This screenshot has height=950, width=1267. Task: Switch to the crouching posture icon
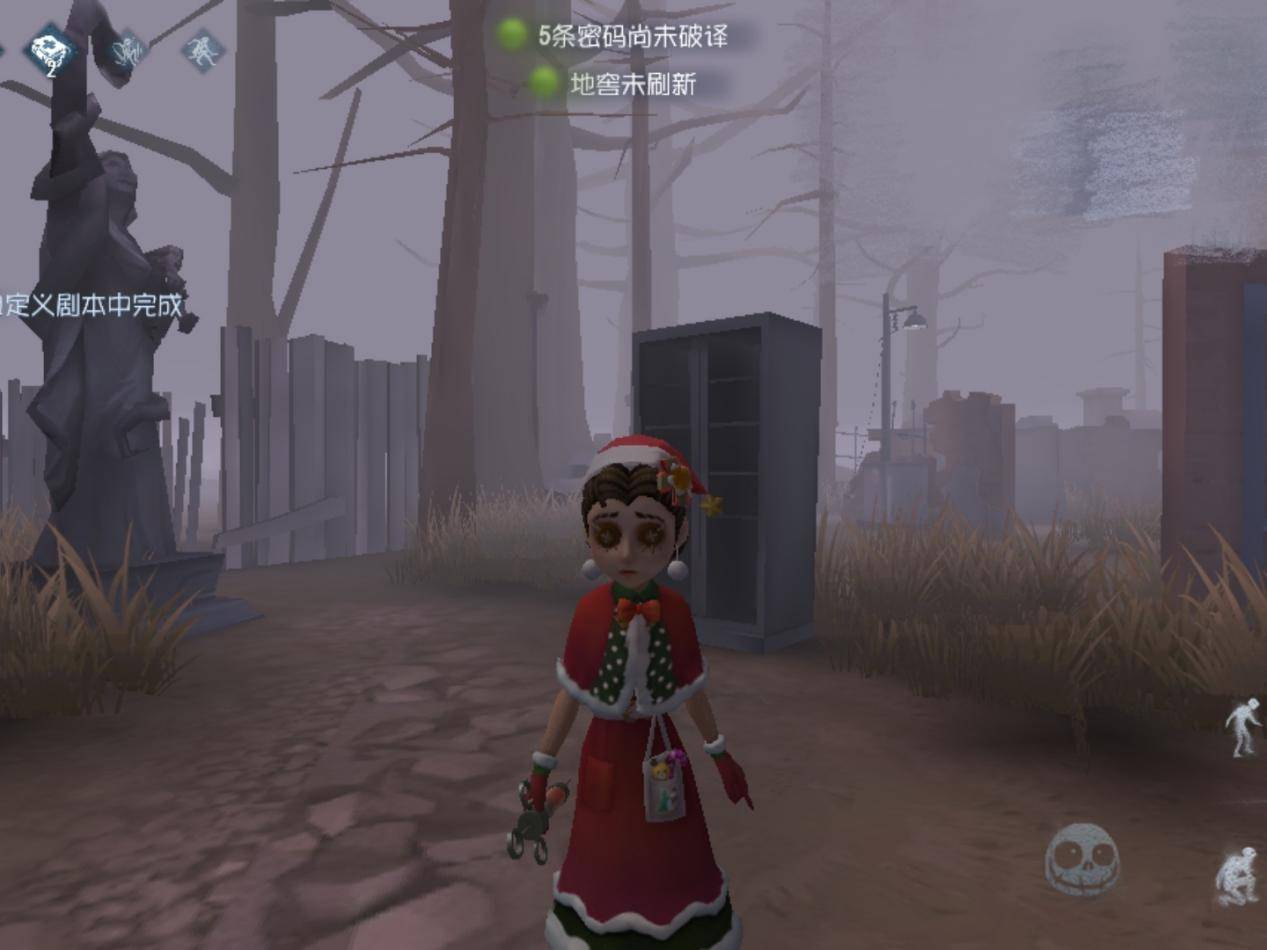1240,876
